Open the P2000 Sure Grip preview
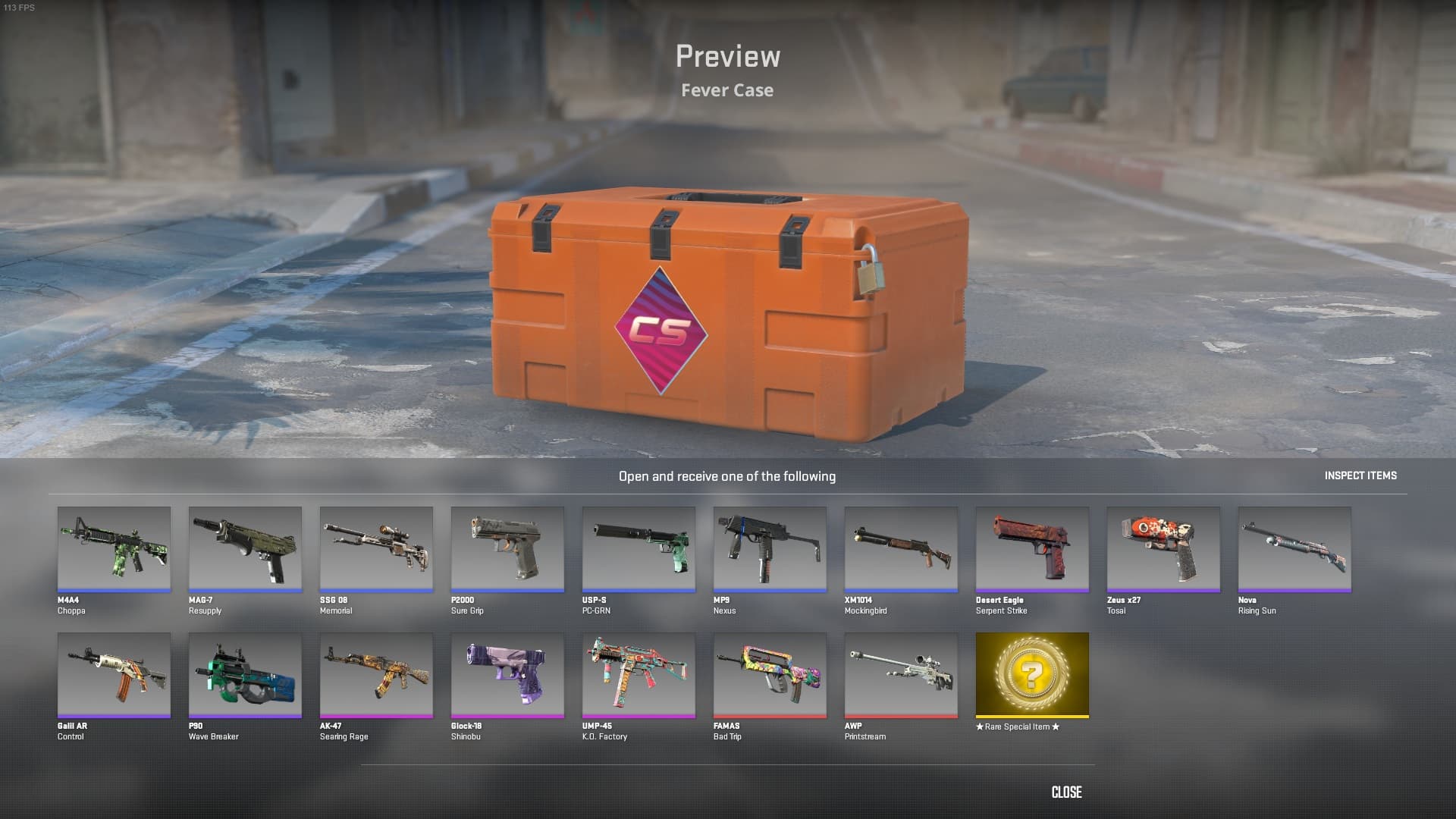The width and height of the screenshot is (1456, 819). click(507, 549)
